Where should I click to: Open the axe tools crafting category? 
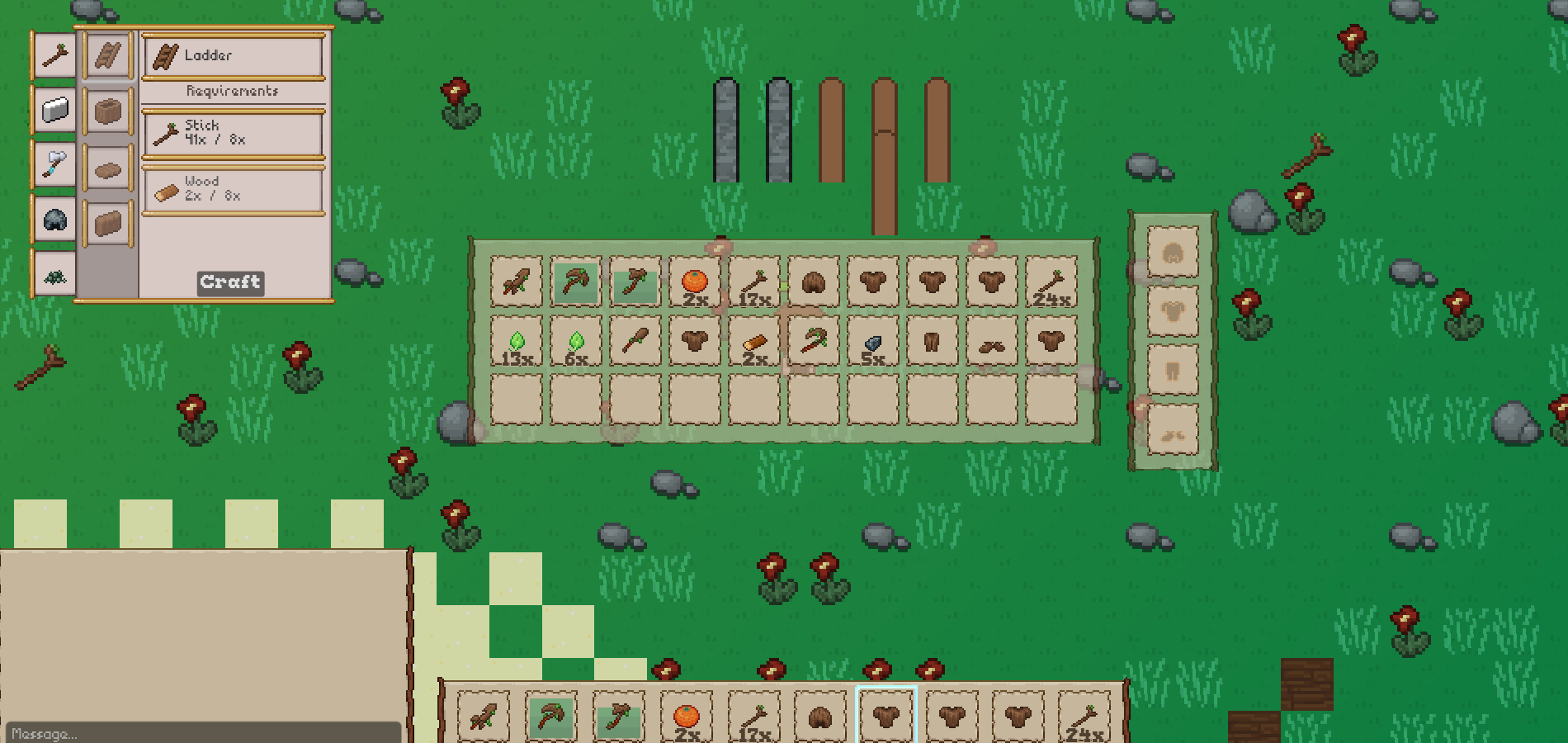pos(55,164)
